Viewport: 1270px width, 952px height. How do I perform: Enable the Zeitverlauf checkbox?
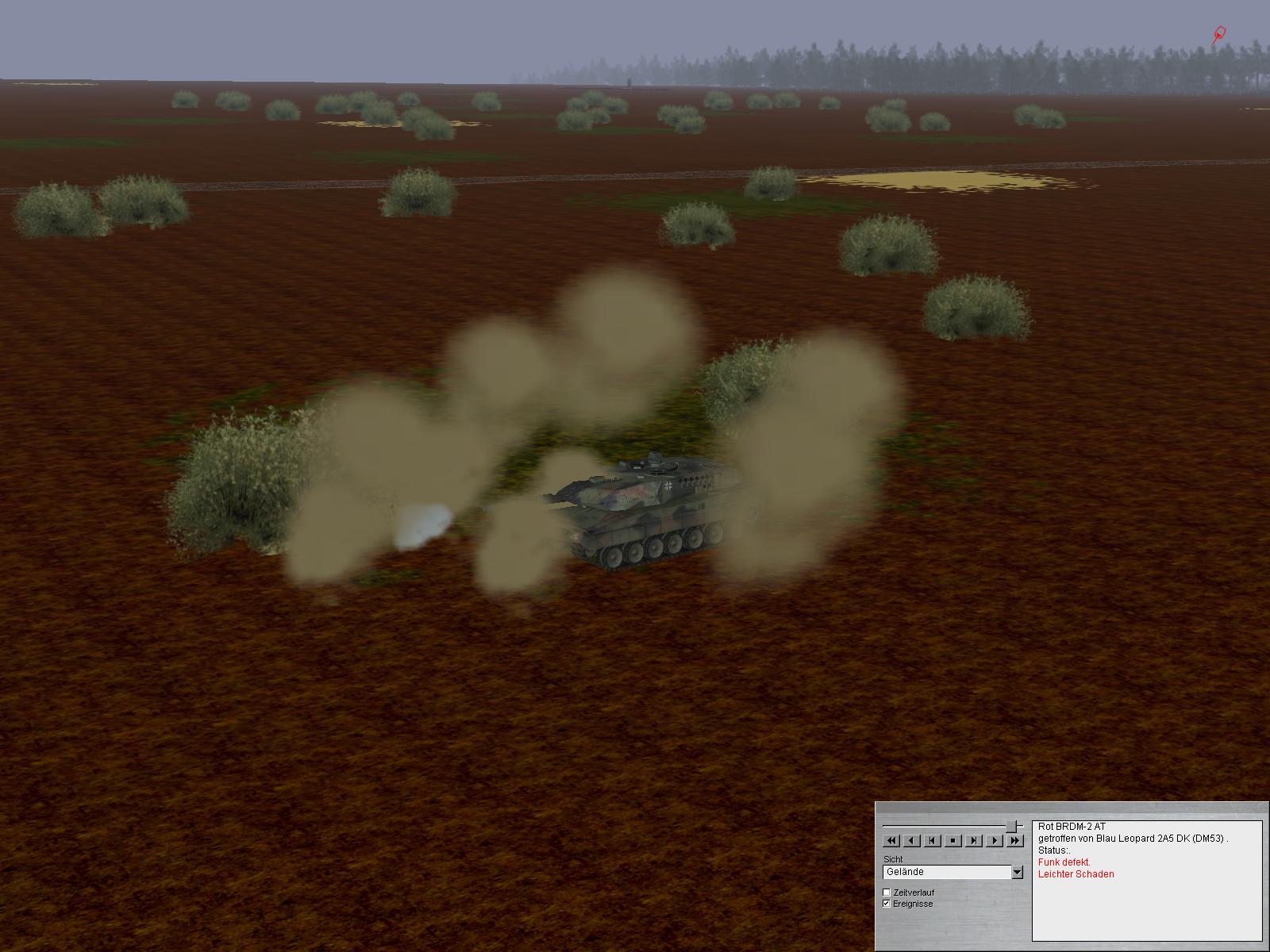click(x=887, y=892)
